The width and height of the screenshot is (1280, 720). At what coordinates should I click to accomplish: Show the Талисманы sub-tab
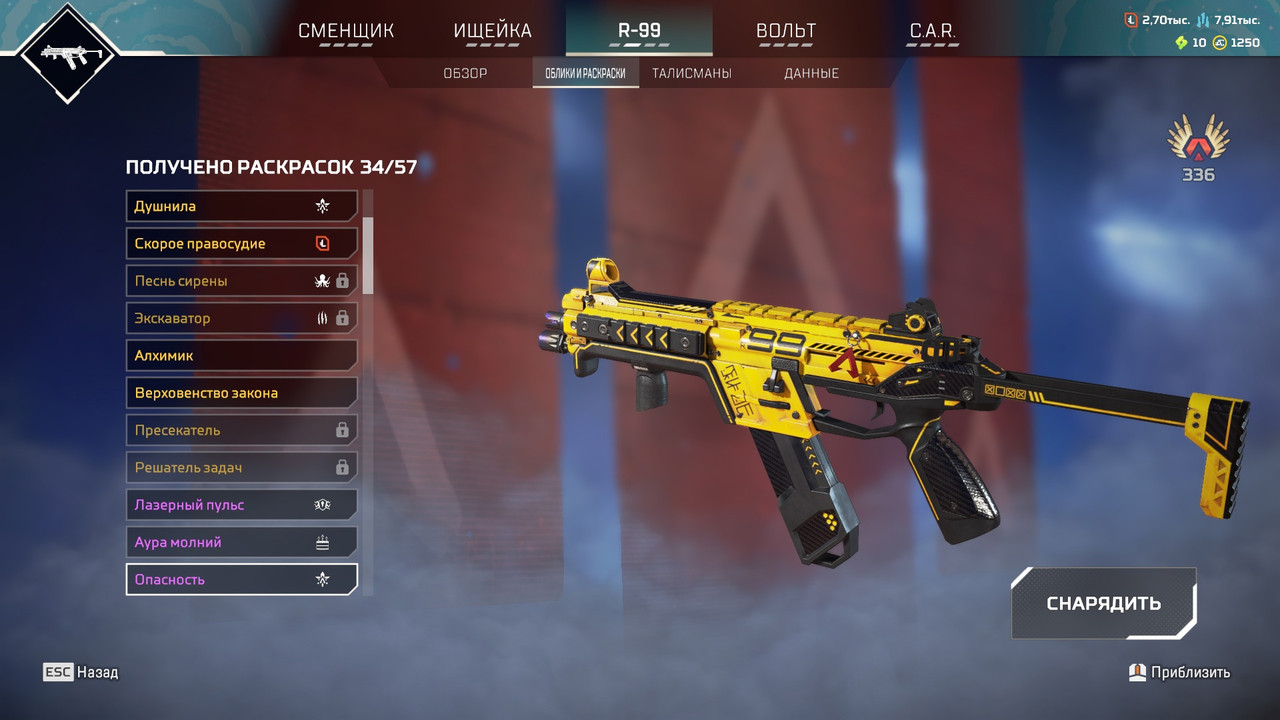(691, 73)
